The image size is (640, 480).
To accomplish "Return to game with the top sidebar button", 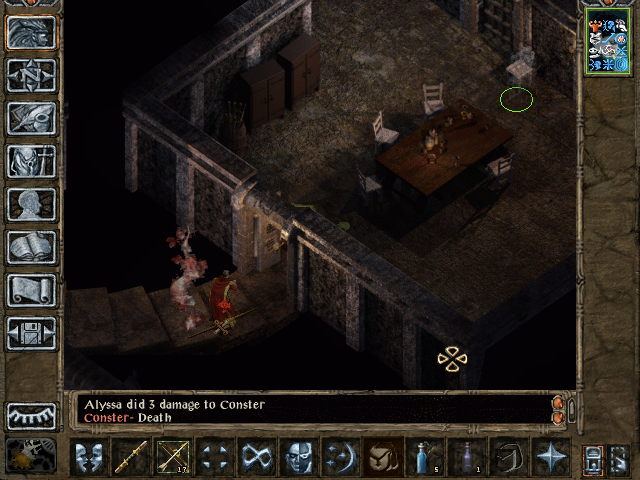I will coord(31,31).
